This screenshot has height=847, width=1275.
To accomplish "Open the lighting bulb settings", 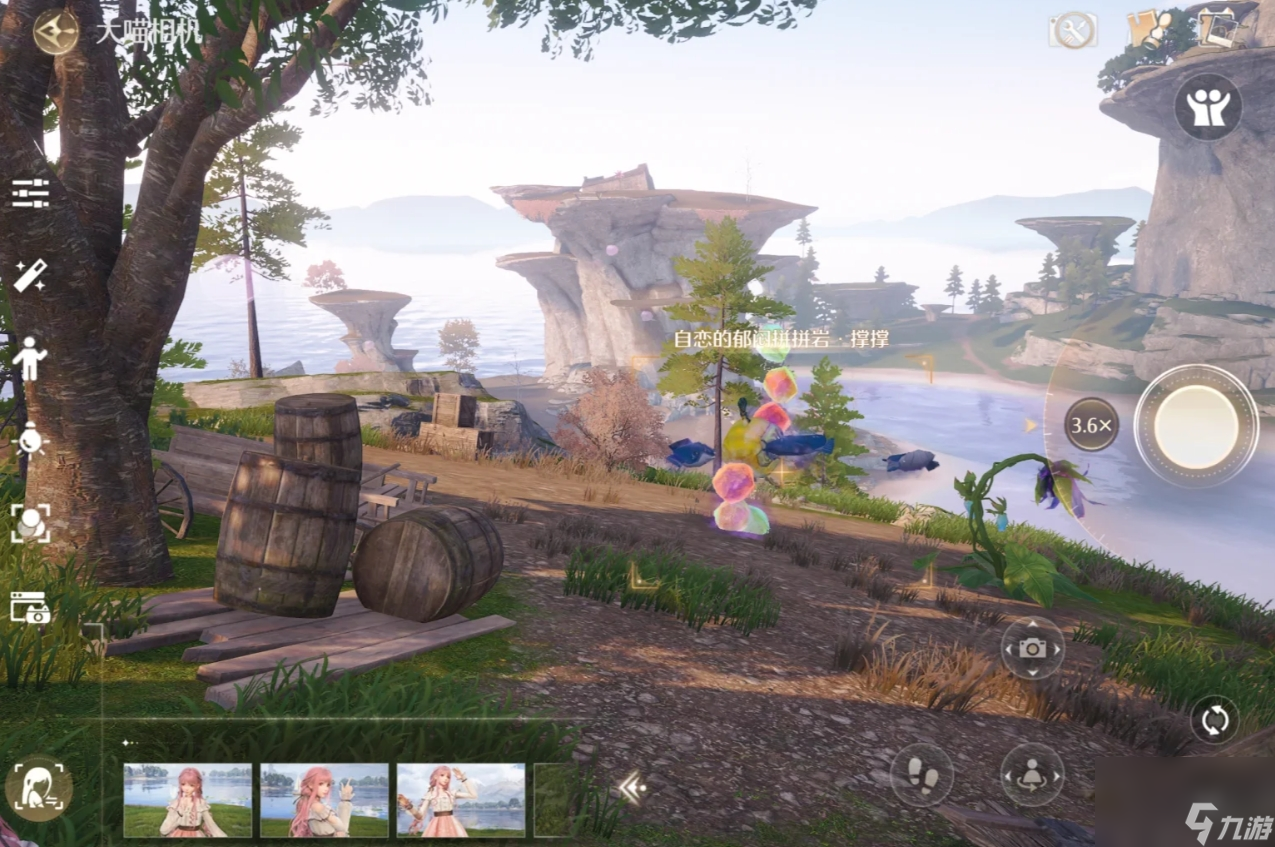I will (x=30, y=440).
